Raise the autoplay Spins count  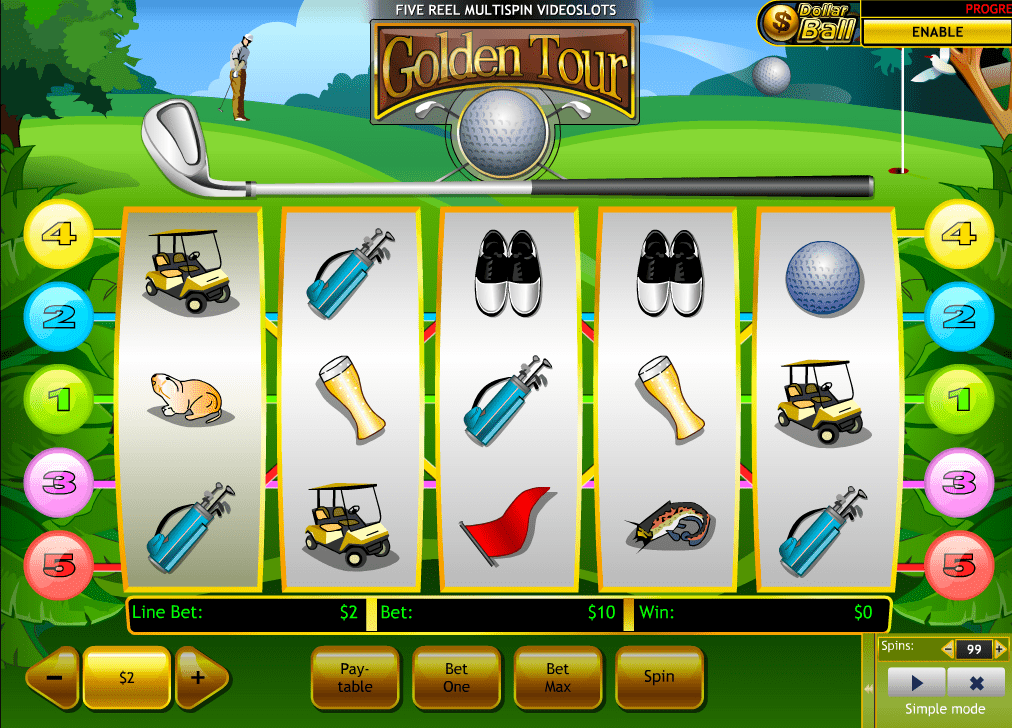(998, 649)
